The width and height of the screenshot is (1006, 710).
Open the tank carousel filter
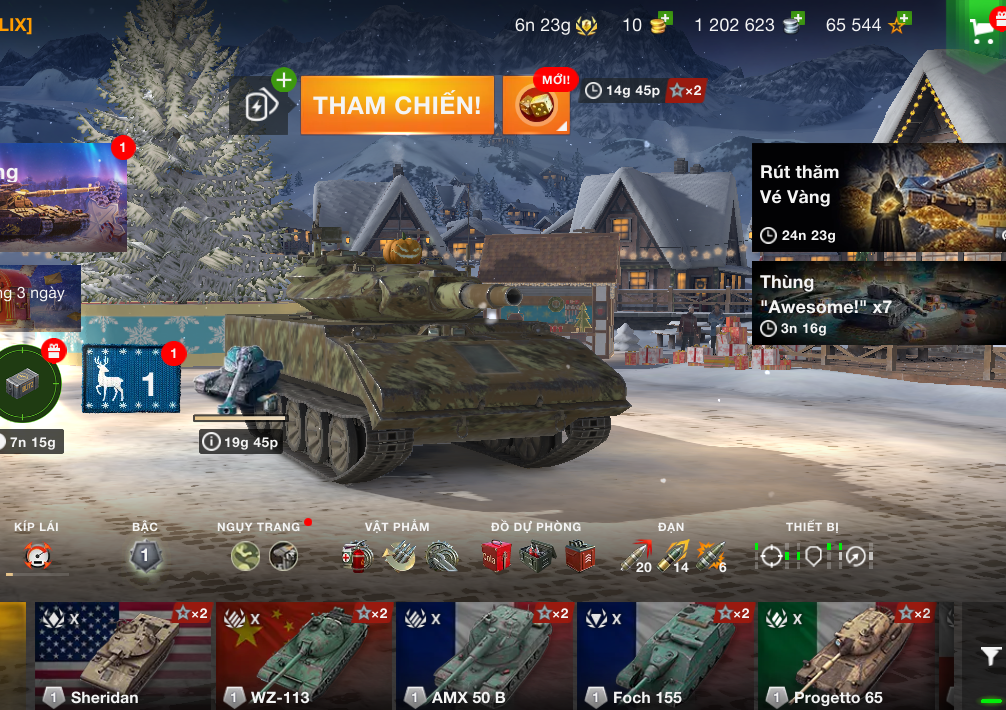990,657
